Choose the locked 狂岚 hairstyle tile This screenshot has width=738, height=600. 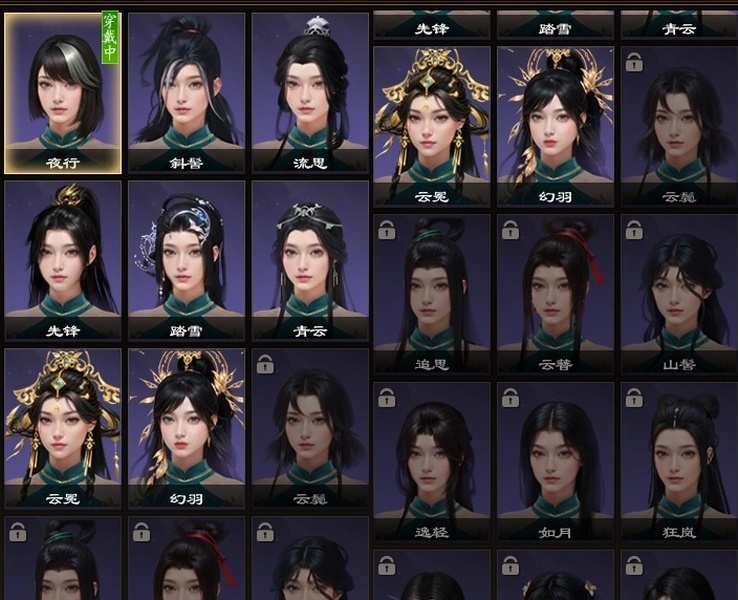click(678, 460)
